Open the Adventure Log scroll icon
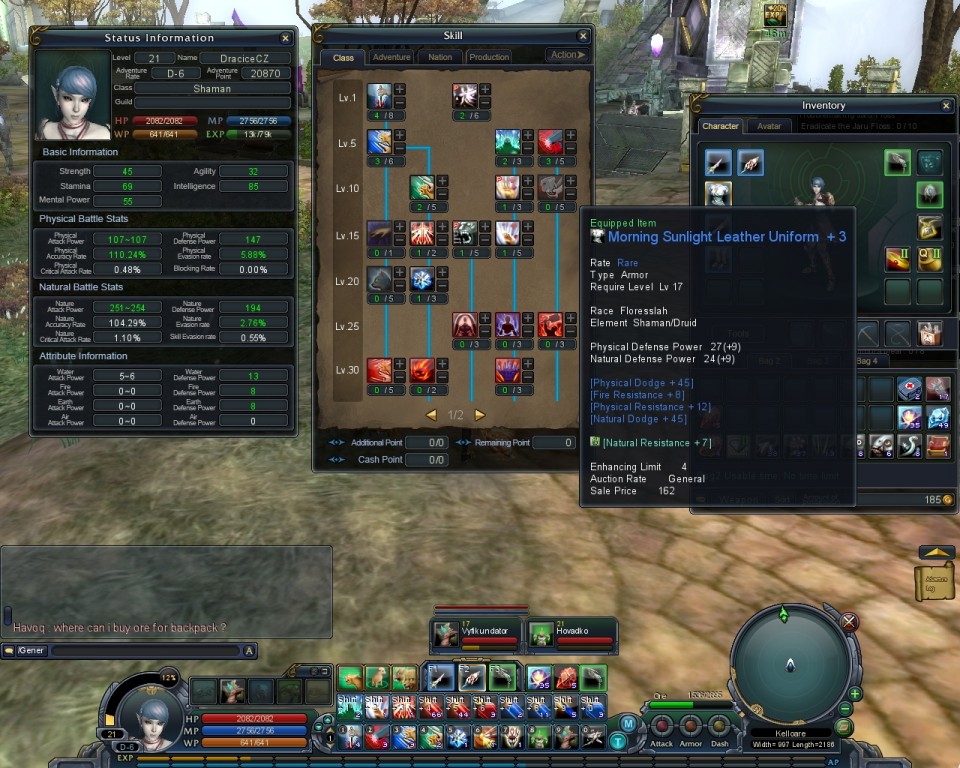Viewport: 960px width, 768px height. pos(934,581)
